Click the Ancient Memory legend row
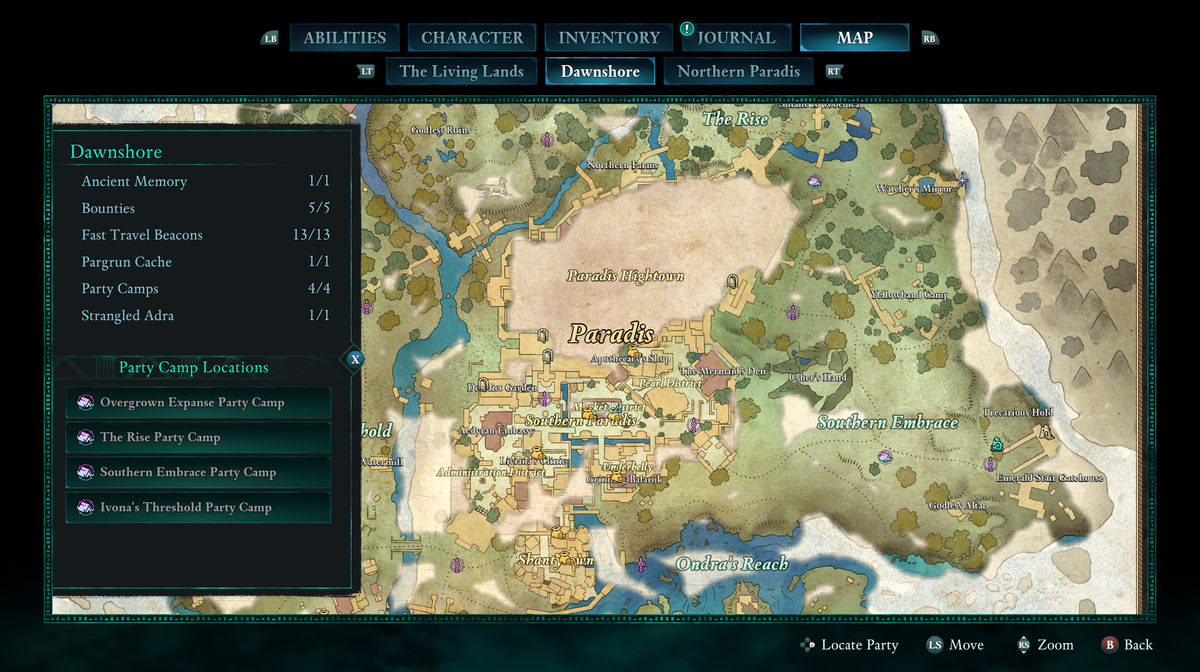The width and height of the screenshot is (1200, 672). 205,181
